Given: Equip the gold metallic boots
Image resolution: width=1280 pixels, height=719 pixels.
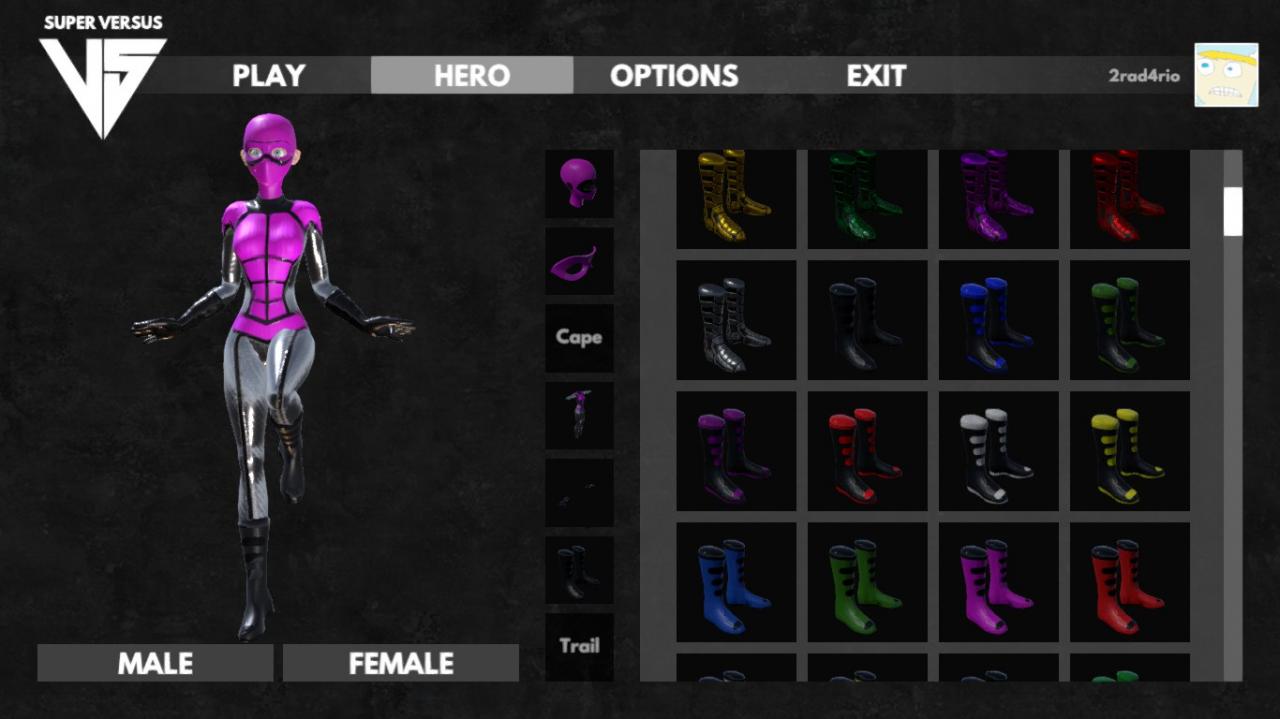Looking at the screenshot, I should coord(736,196).
